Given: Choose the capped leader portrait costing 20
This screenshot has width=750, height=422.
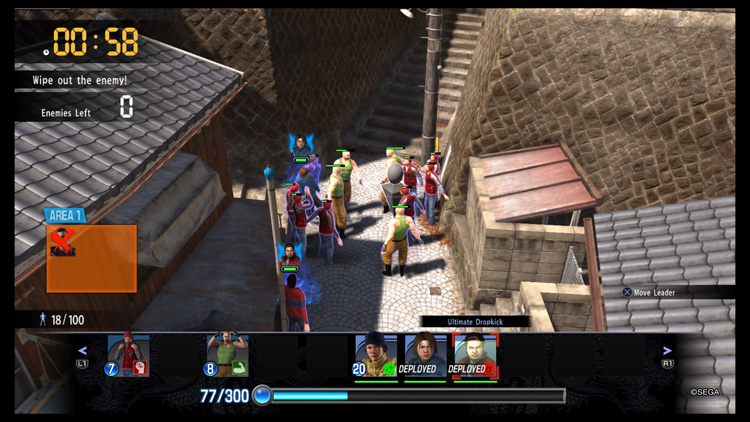Looking at the screenshot, I should coord(375,356).
